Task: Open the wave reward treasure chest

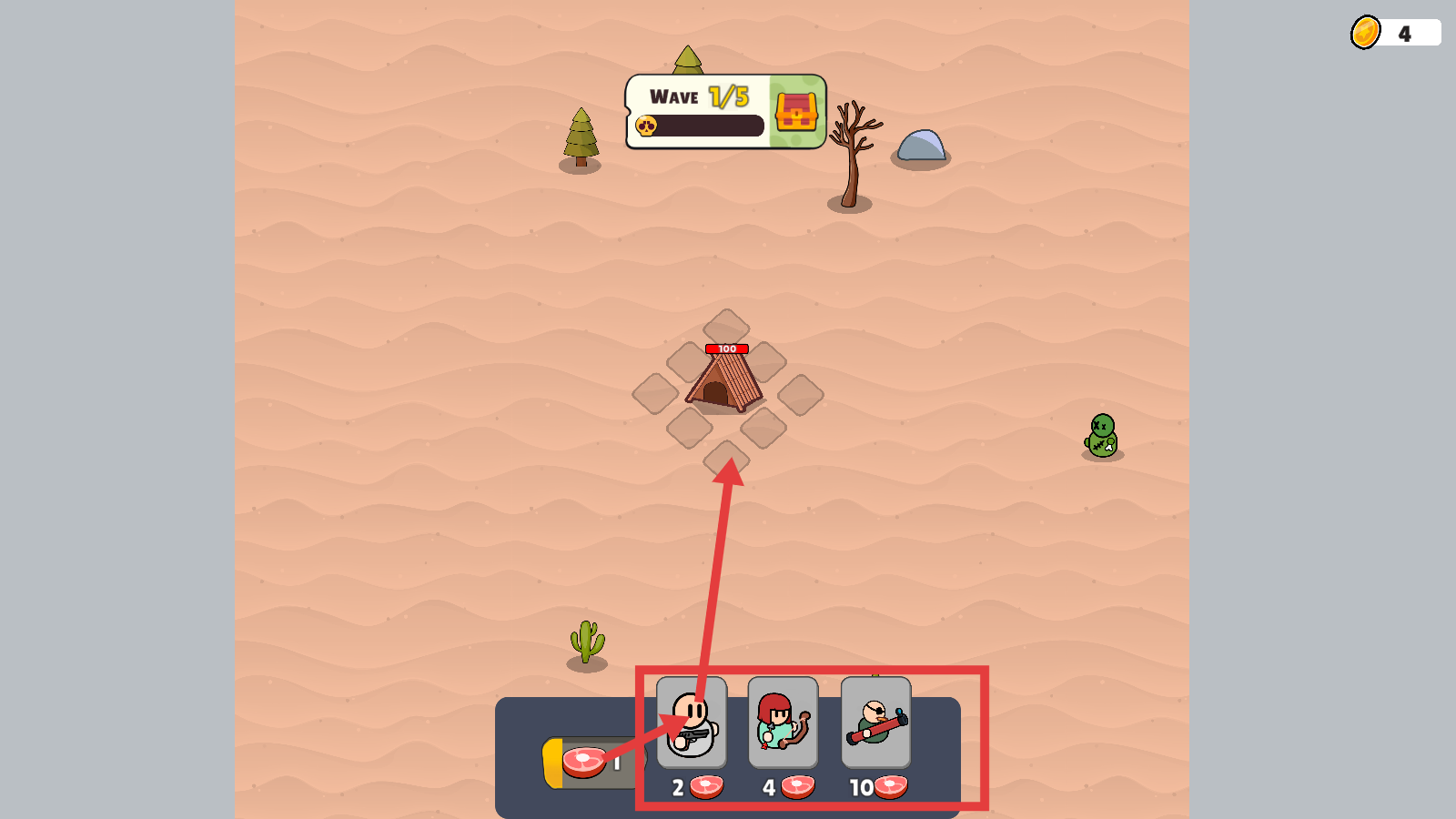Action: point(796,112)
